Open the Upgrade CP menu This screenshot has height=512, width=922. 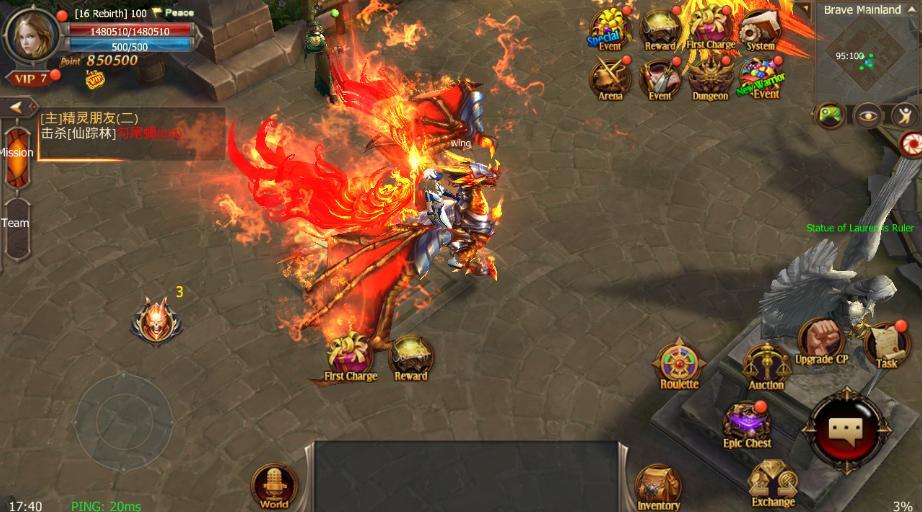pos(822,340)
